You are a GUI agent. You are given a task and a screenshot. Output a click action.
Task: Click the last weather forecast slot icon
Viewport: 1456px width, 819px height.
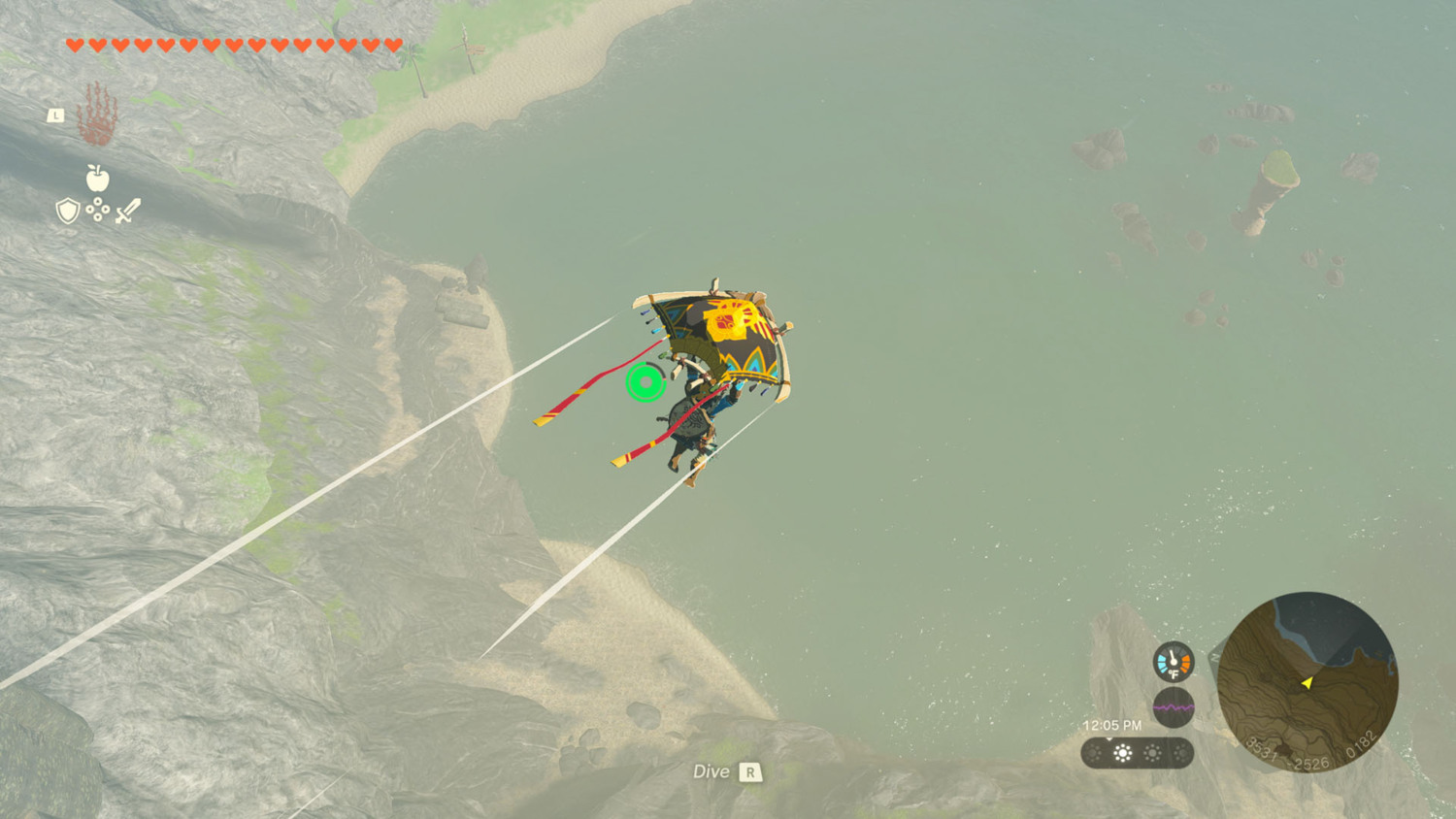click(x=1182, y=751)
